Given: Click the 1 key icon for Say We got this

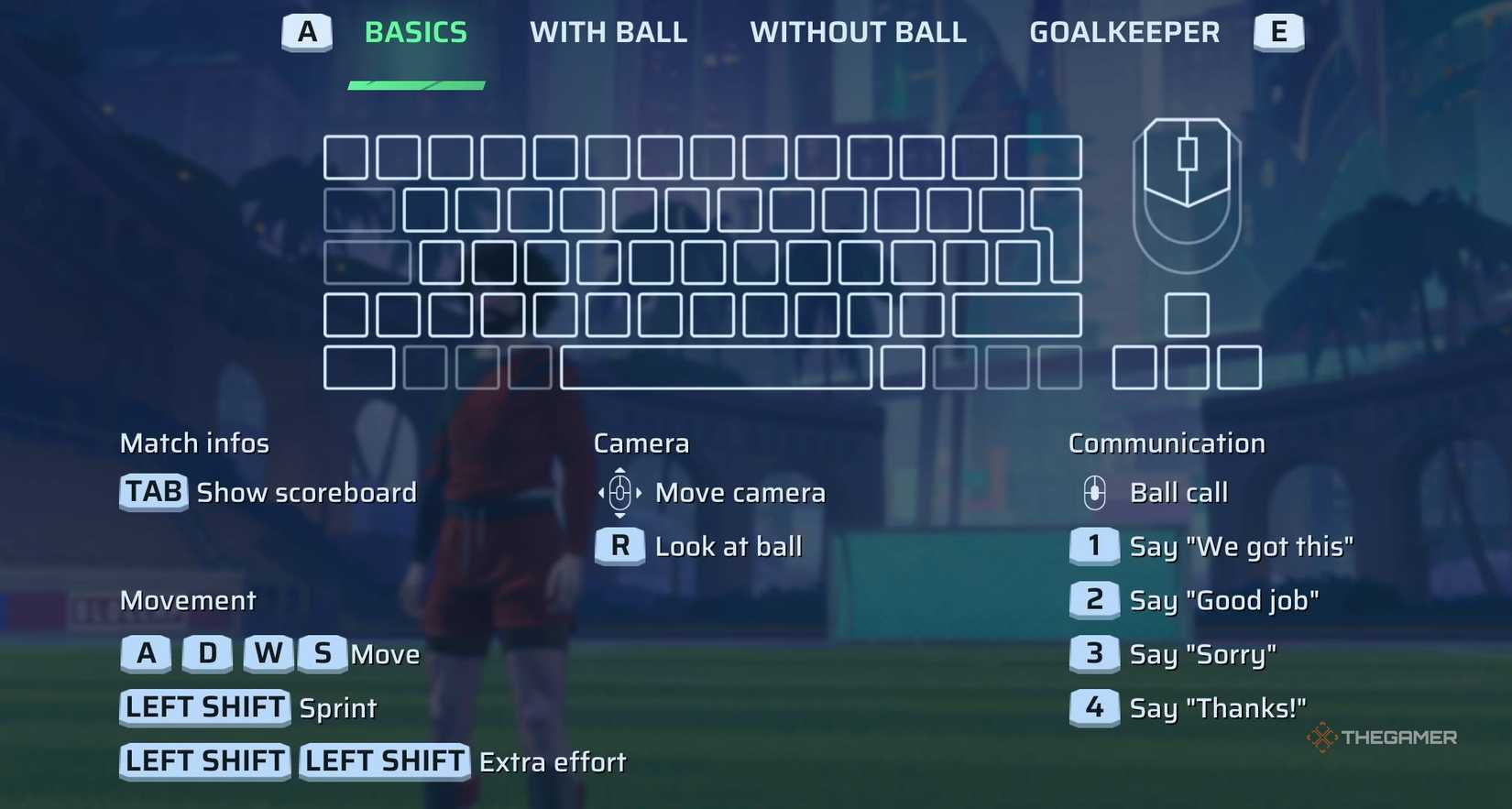Looking at the screenshot, I should [1093, 546].
